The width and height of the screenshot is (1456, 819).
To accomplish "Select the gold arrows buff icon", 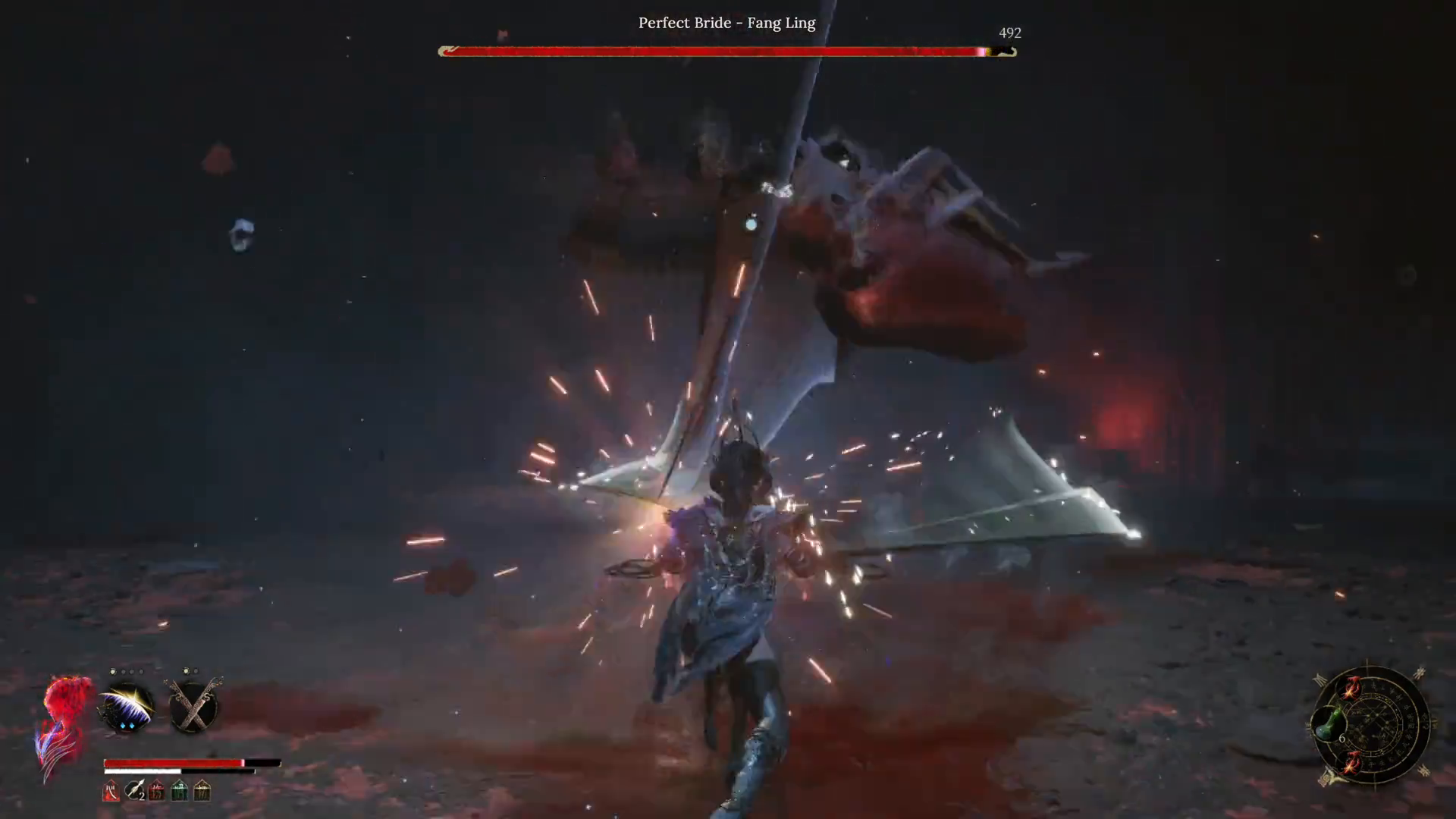I will click(x=201, y=792).
